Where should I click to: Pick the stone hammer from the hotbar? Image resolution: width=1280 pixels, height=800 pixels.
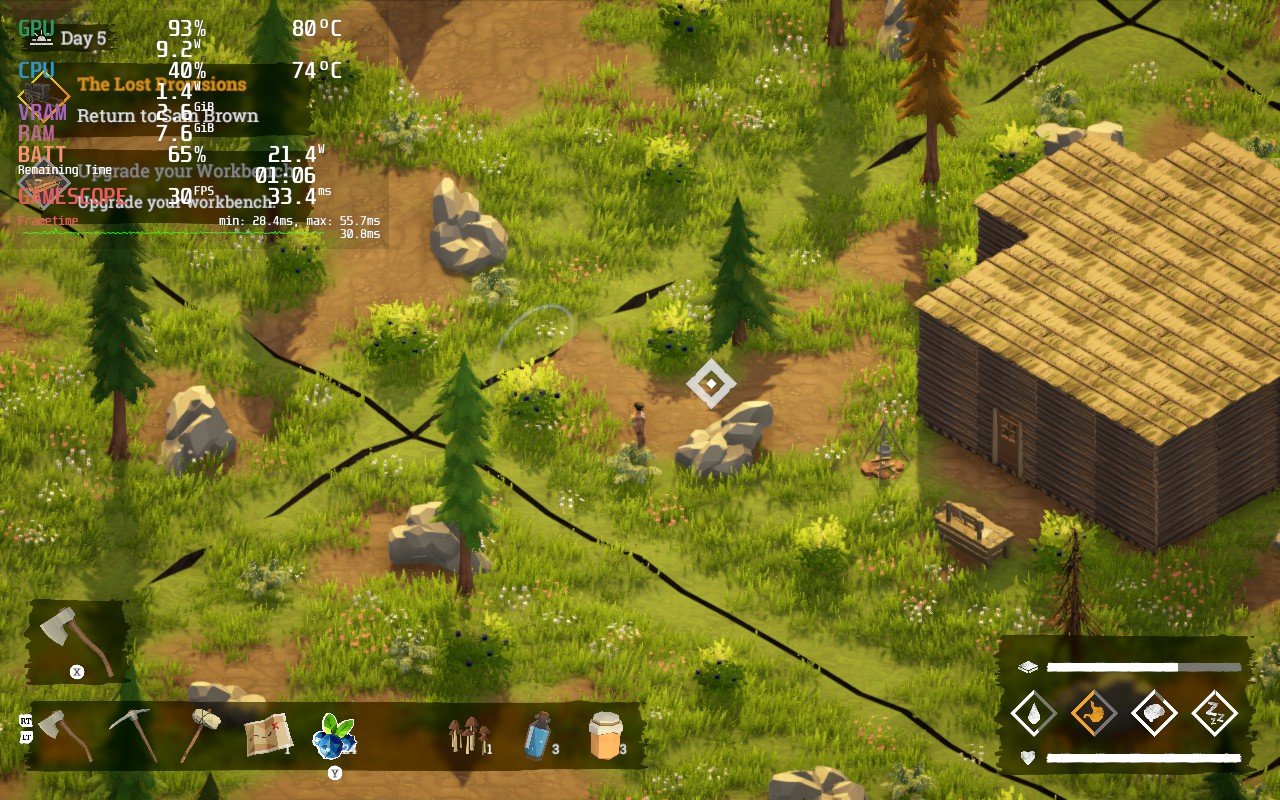[199, 734]
